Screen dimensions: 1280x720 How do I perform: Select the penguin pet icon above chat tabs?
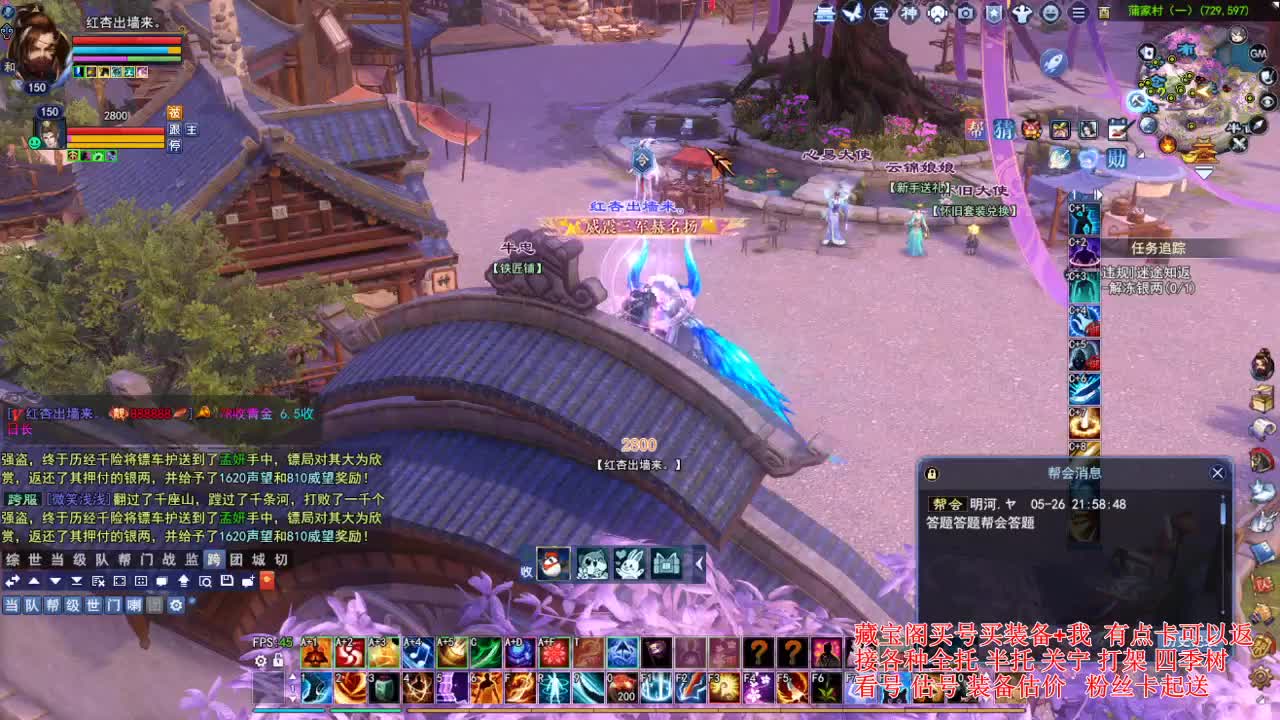click(553, 565)
